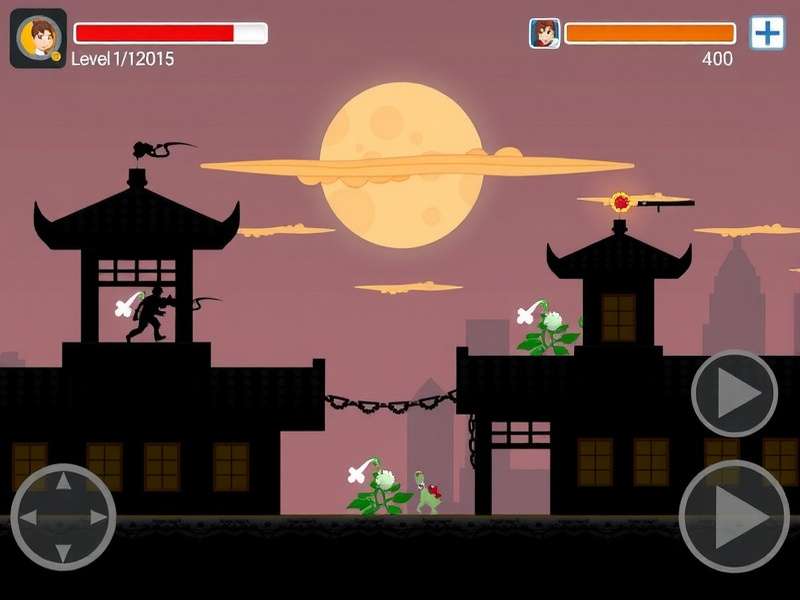This screenshot has height=600, width=800.
Task: Tap the red-haired character portrait icon
Action: (544, 33)
